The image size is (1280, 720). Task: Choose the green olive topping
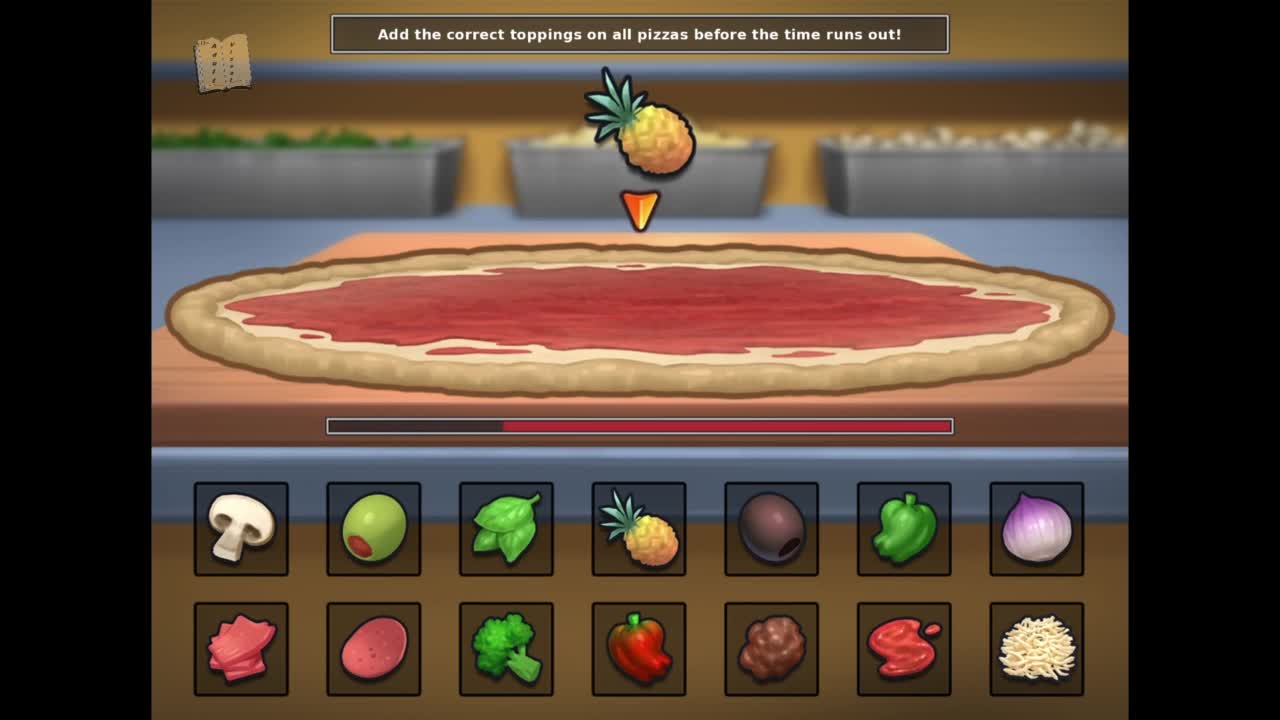tap(373, 529)
